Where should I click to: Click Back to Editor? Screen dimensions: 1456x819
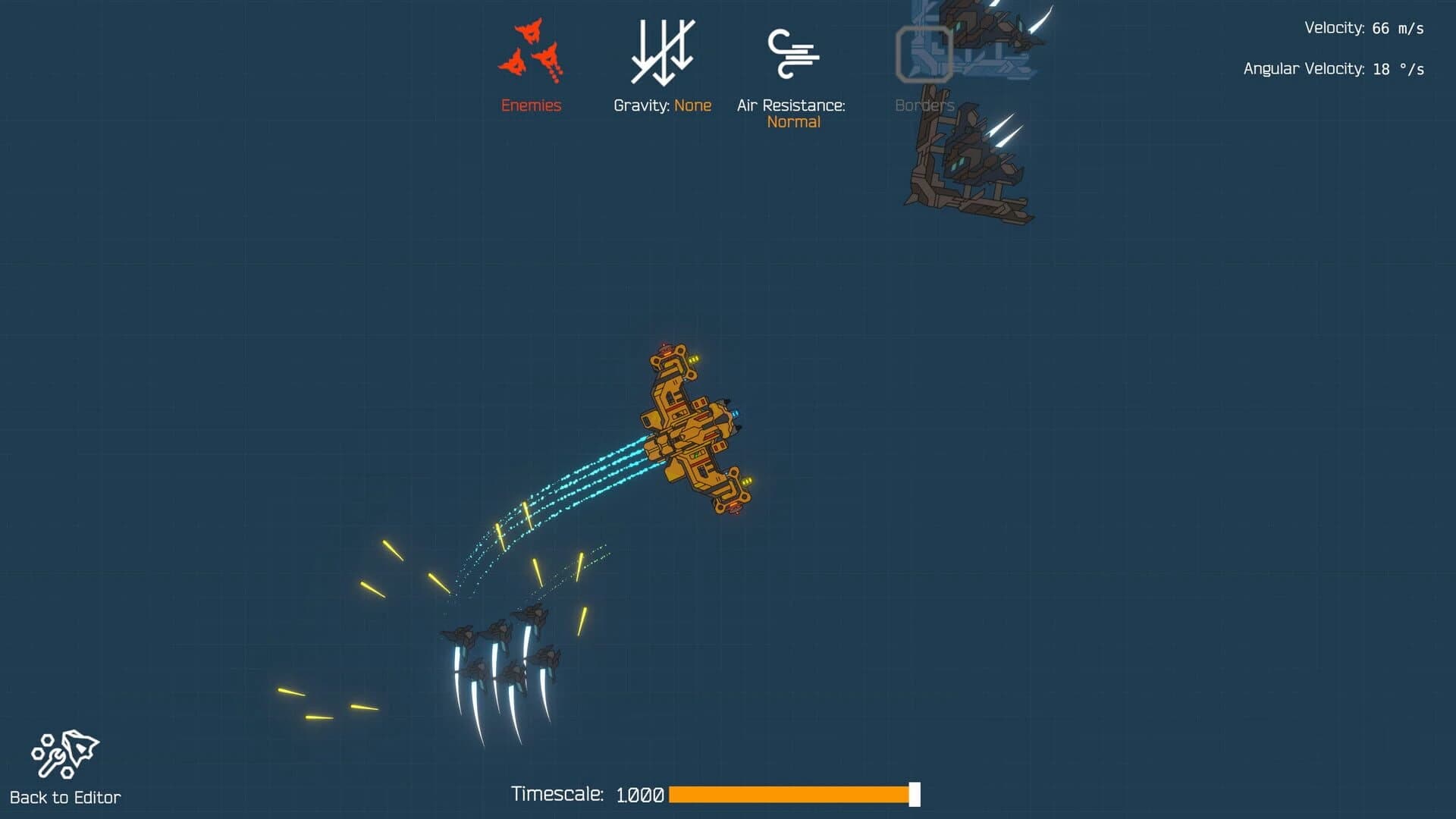coord(68,797)
